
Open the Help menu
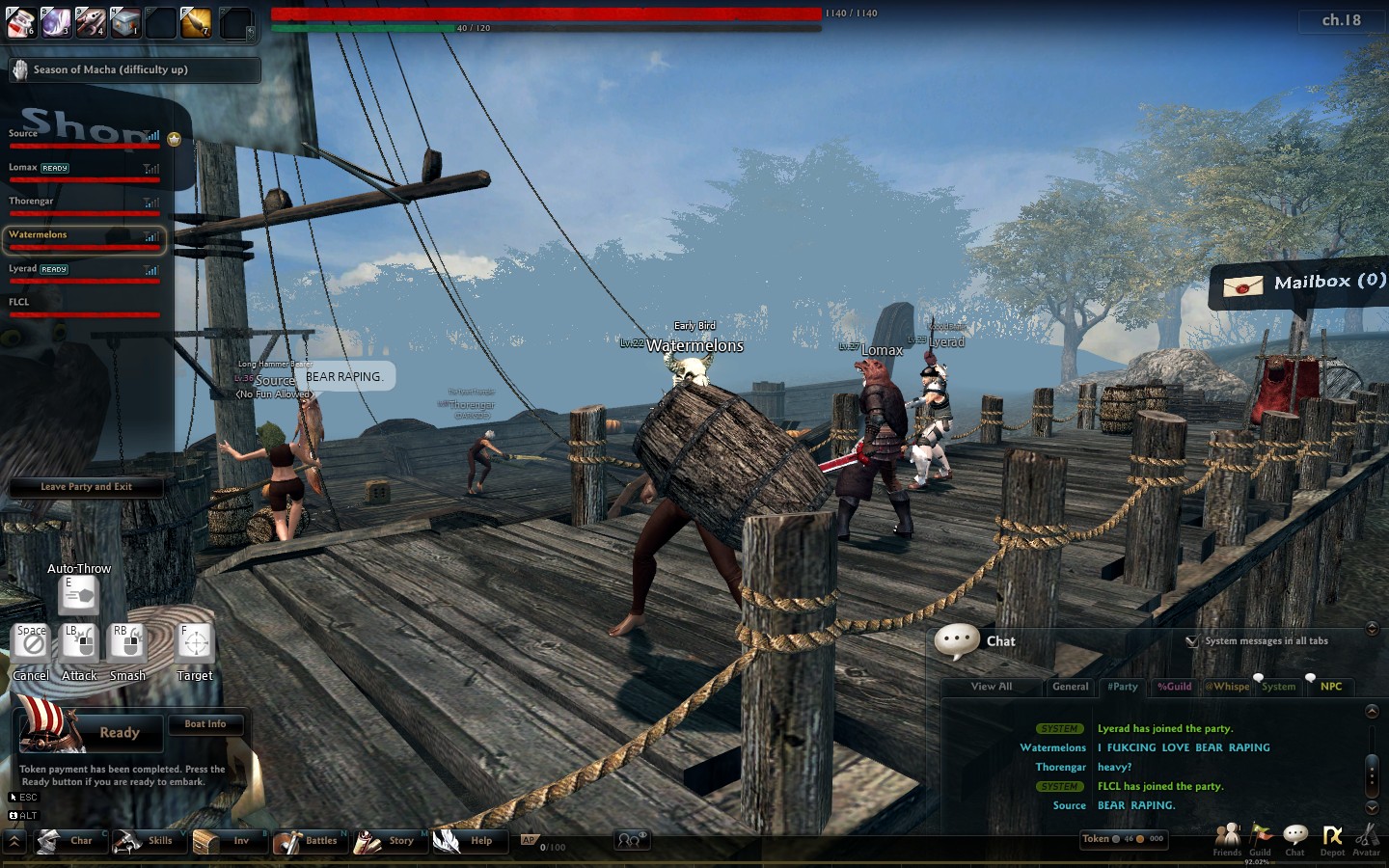467,841
